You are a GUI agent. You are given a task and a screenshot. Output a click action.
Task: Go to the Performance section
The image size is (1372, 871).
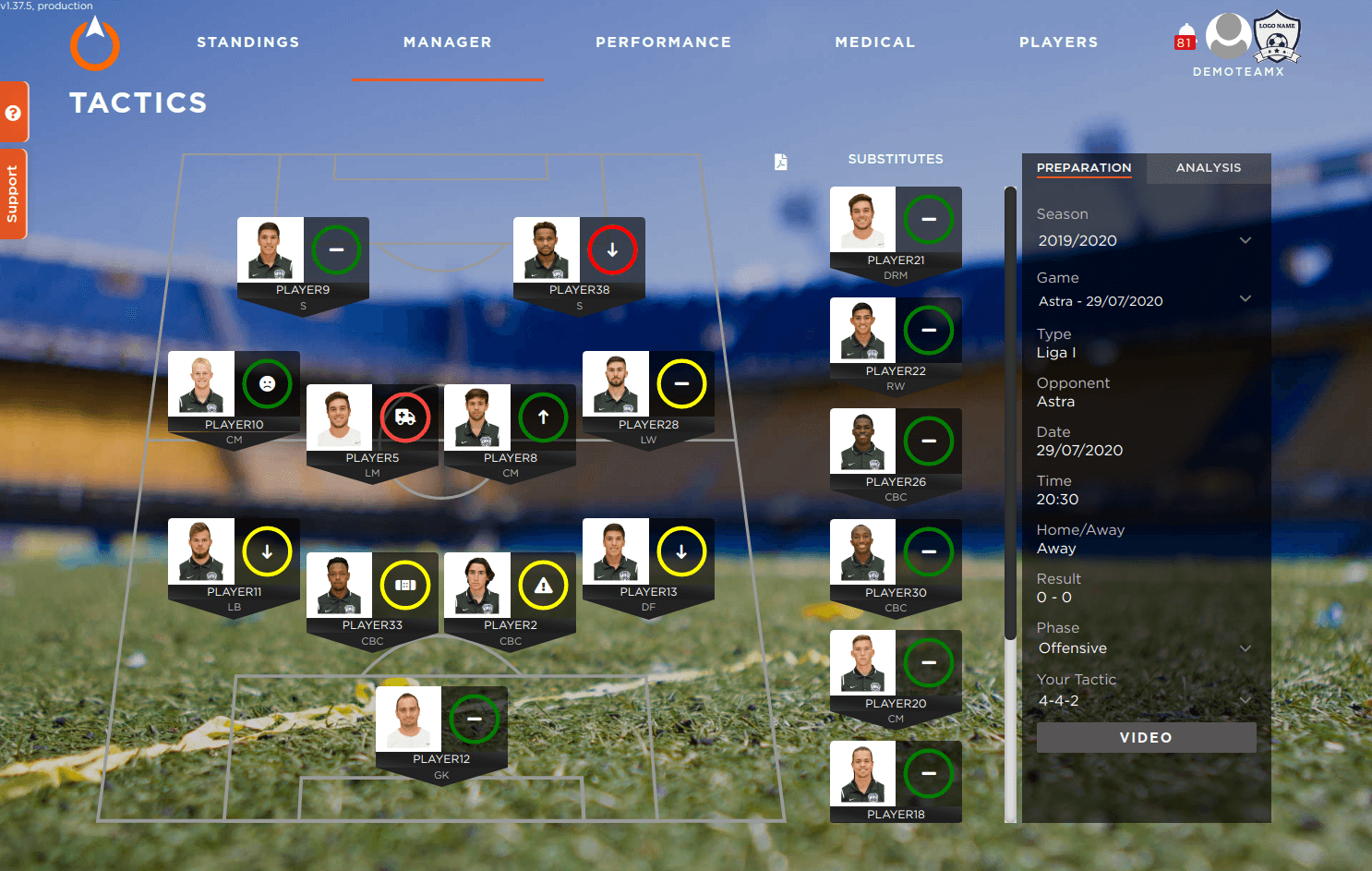[x=663, y=42]
